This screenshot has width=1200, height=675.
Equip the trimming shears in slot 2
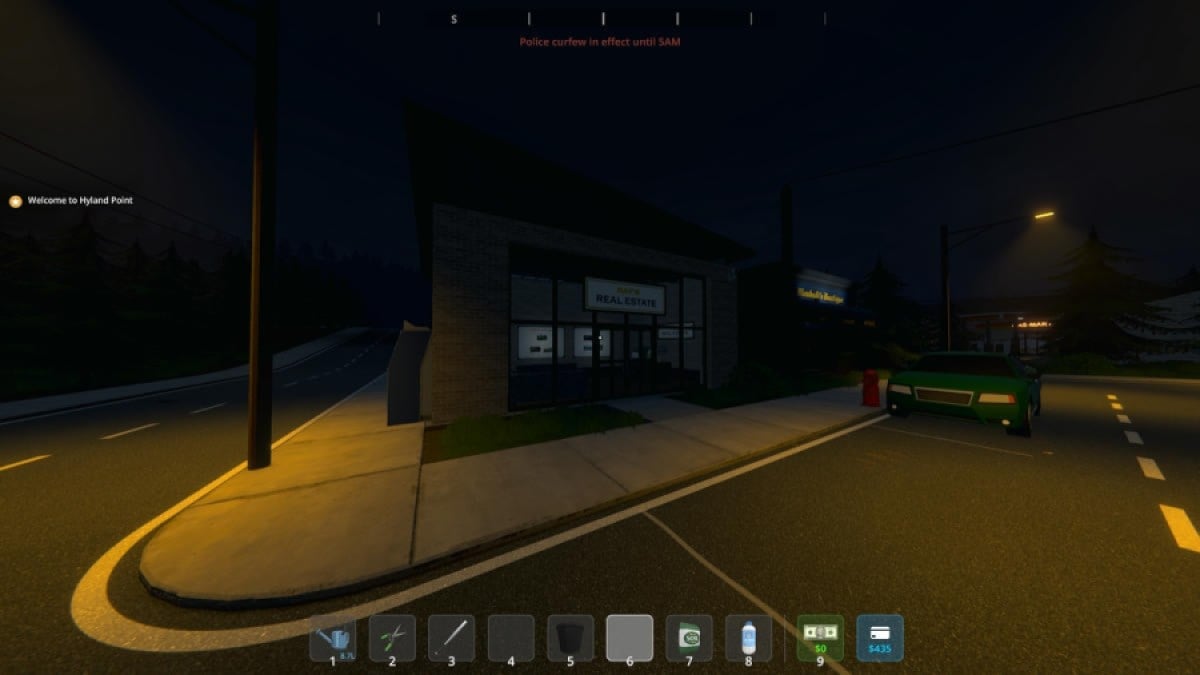392,638
